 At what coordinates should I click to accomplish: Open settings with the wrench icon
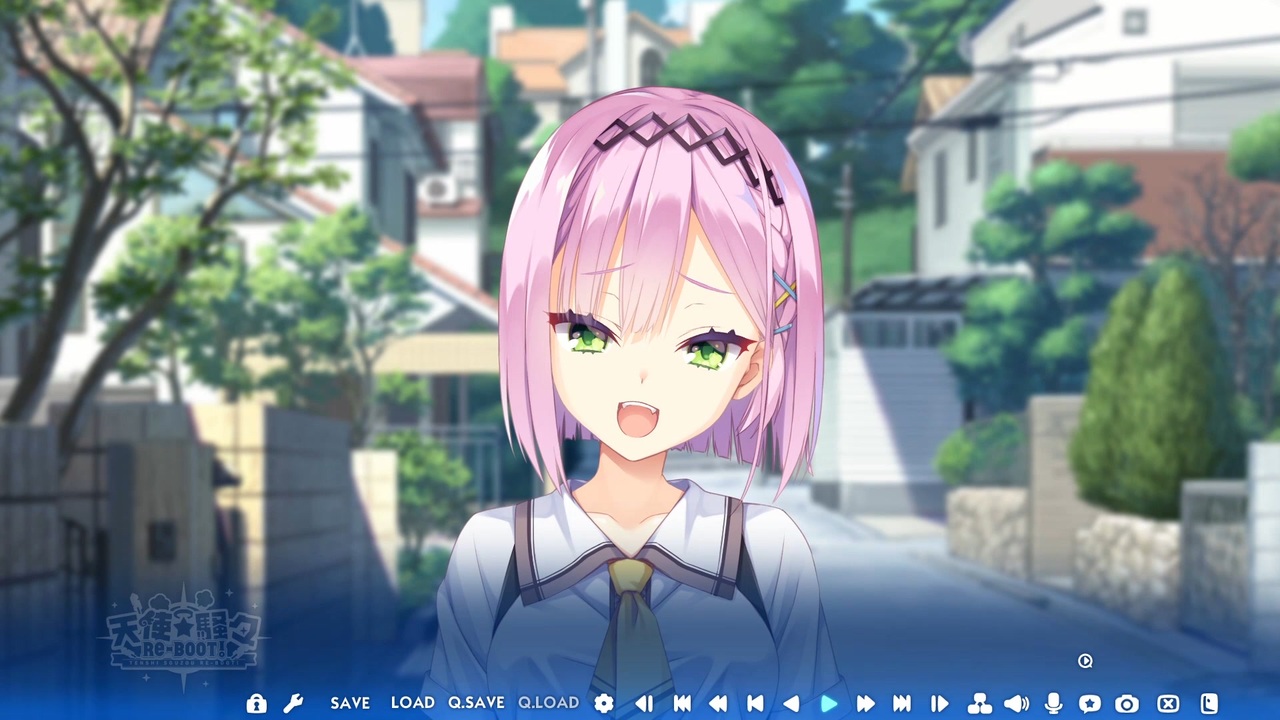click(x=293, y=703)
